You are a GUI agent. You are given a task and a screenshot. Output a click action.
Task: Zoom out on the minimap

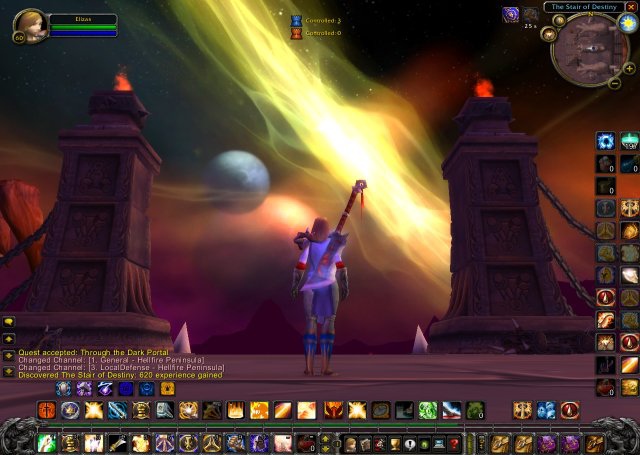pos(615,83)
